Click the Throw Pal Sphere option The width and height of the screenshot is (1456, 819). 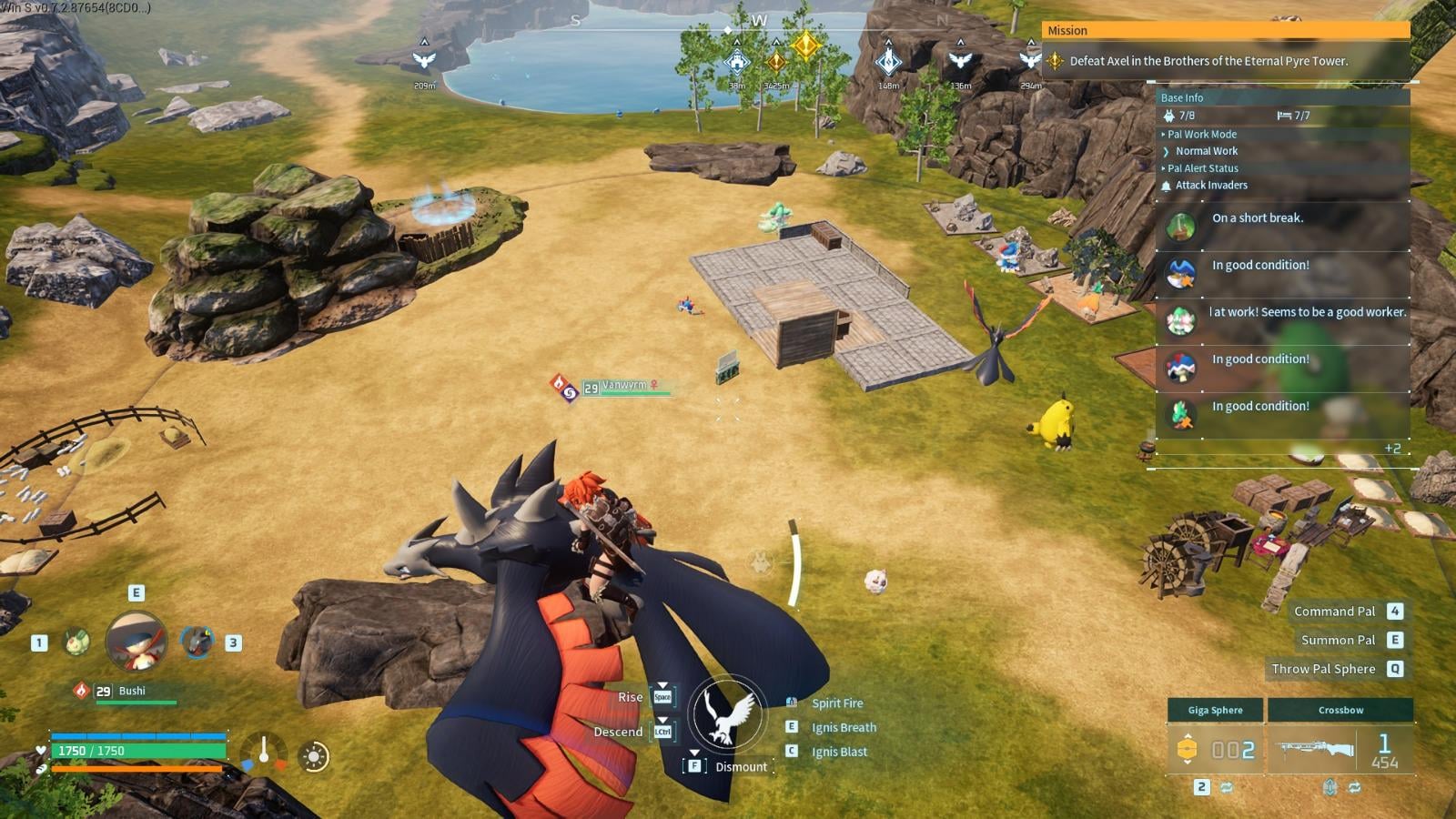point(1323,669)
